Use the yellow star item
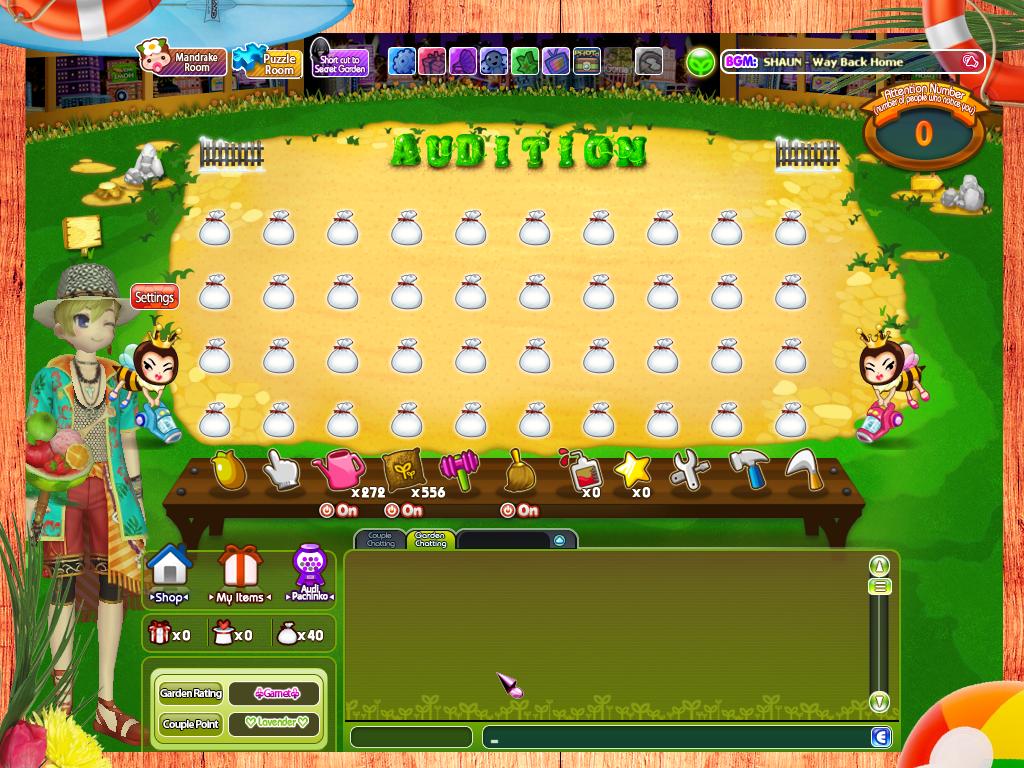Viewport: 1024px width, 768px height. pos(632,468)
